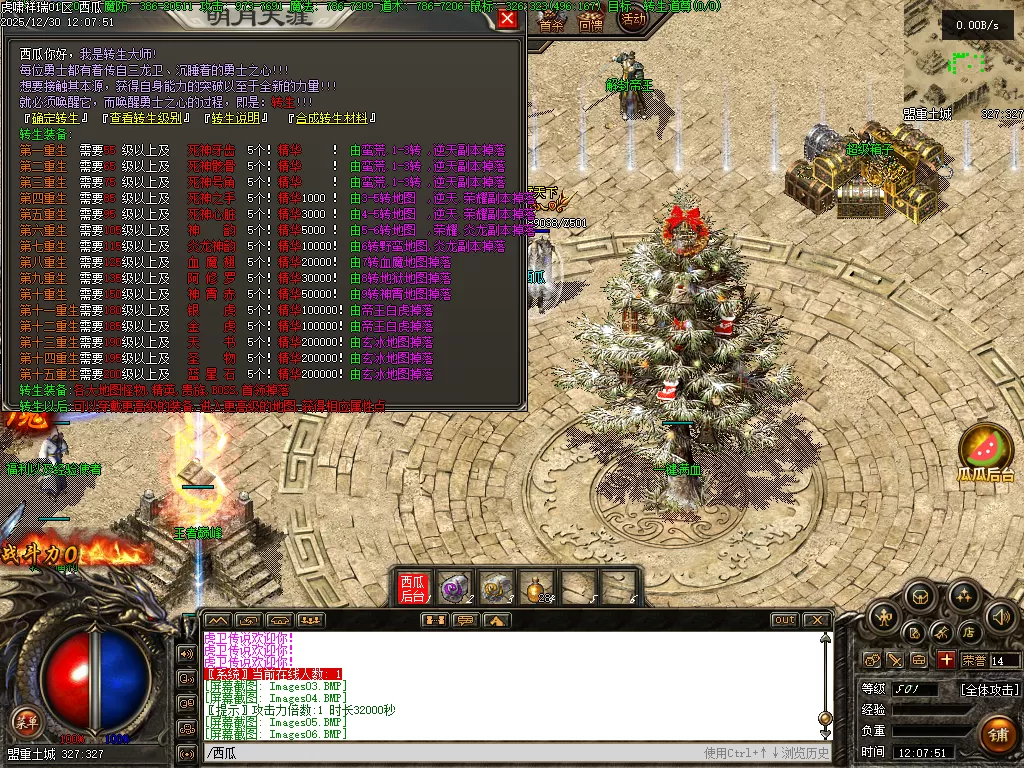
Task: Select the golden potion bottle hotbar slot
Action: (x=539, y=587)
